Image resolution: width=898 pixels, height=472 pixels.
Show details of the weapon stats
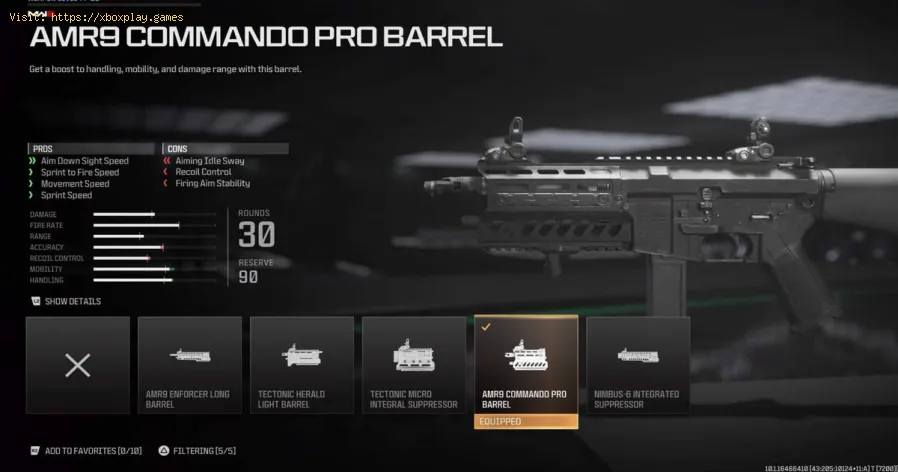[66, 301]
